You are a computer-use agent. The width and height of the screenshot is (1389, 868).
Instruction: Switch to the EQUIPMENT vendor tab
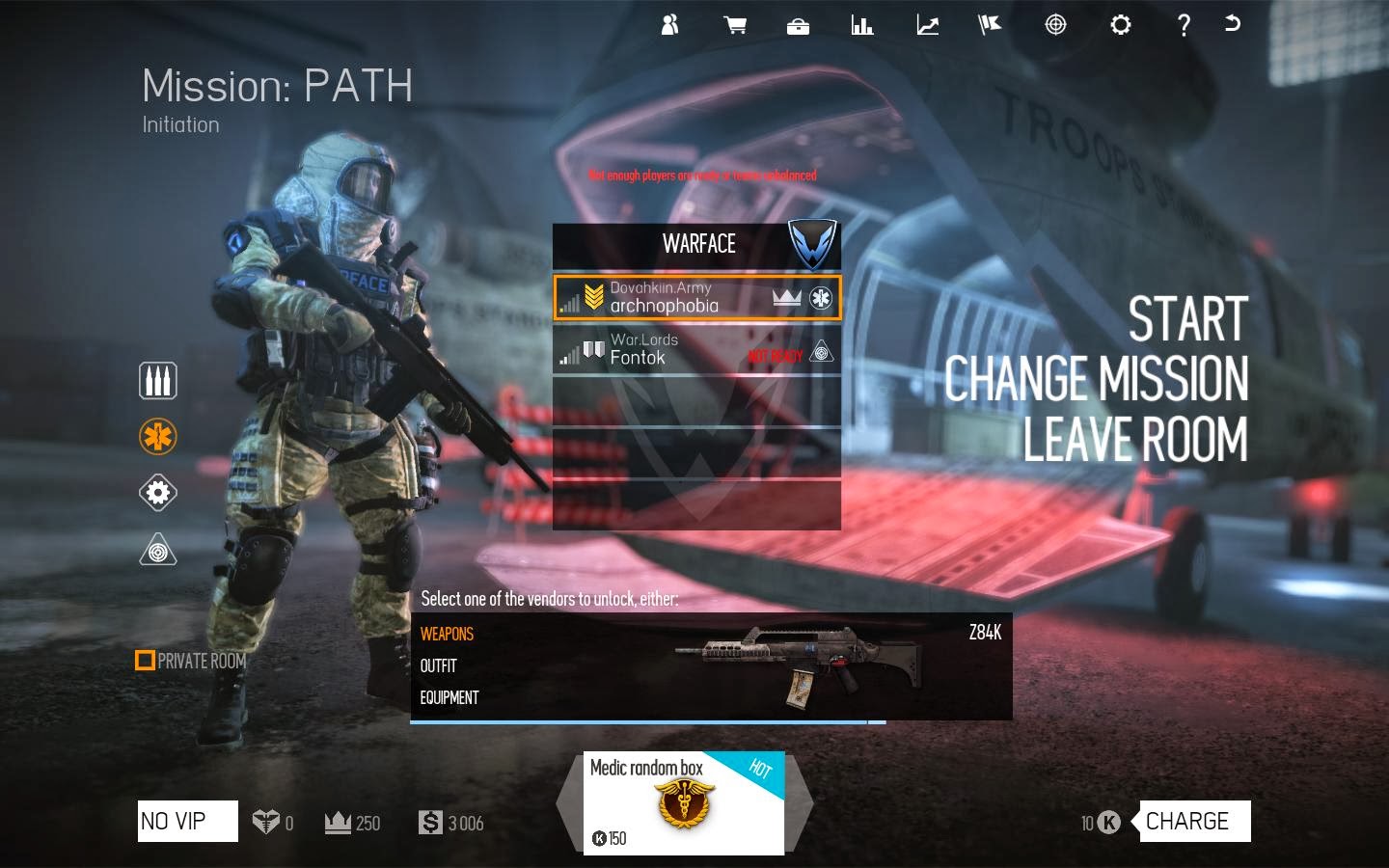coord(449,696)
